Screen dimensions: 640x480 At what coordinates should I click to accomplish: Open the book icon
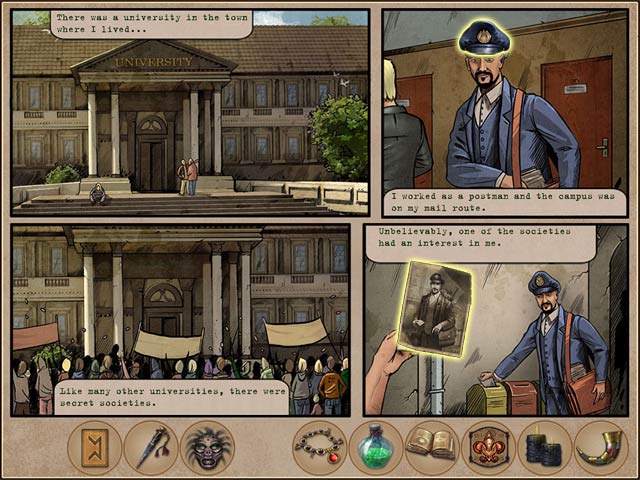pyautogui.click(x=432, y=447)
